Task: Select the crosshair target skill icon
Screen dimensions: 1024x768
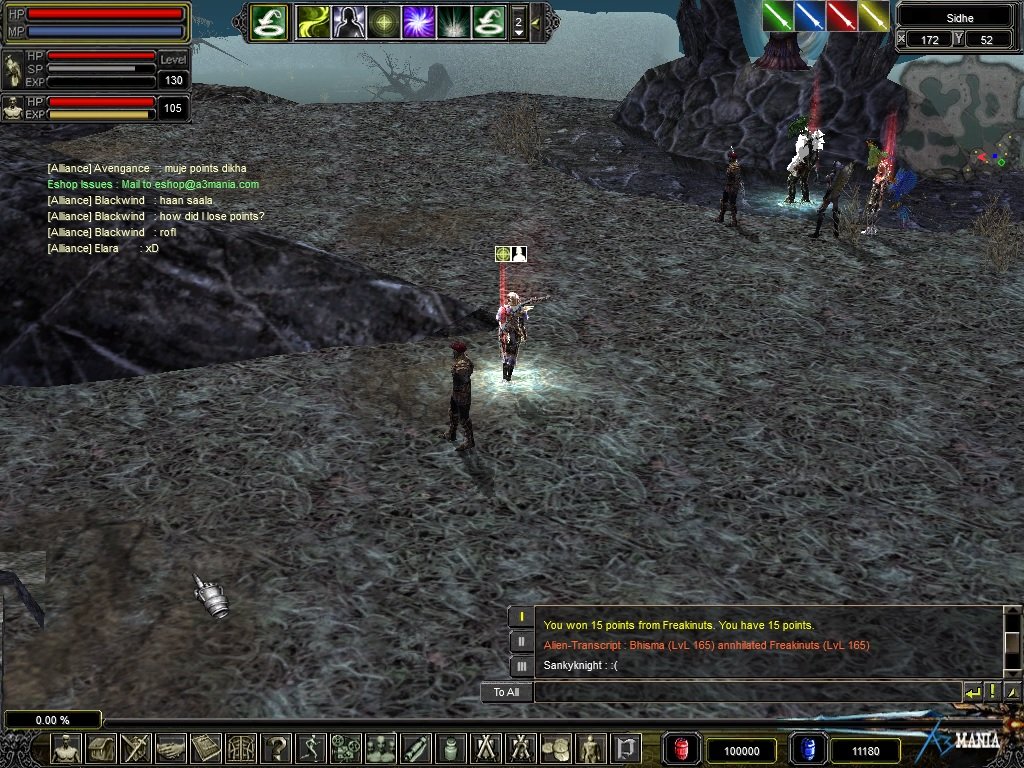Action: pyautogui.click(x=383, y=22)
